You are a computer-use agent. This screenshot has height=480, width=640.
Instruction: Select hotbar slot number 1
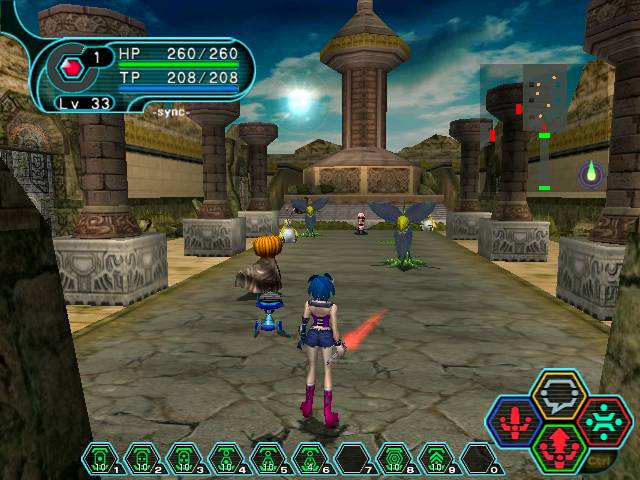[100, 459]
